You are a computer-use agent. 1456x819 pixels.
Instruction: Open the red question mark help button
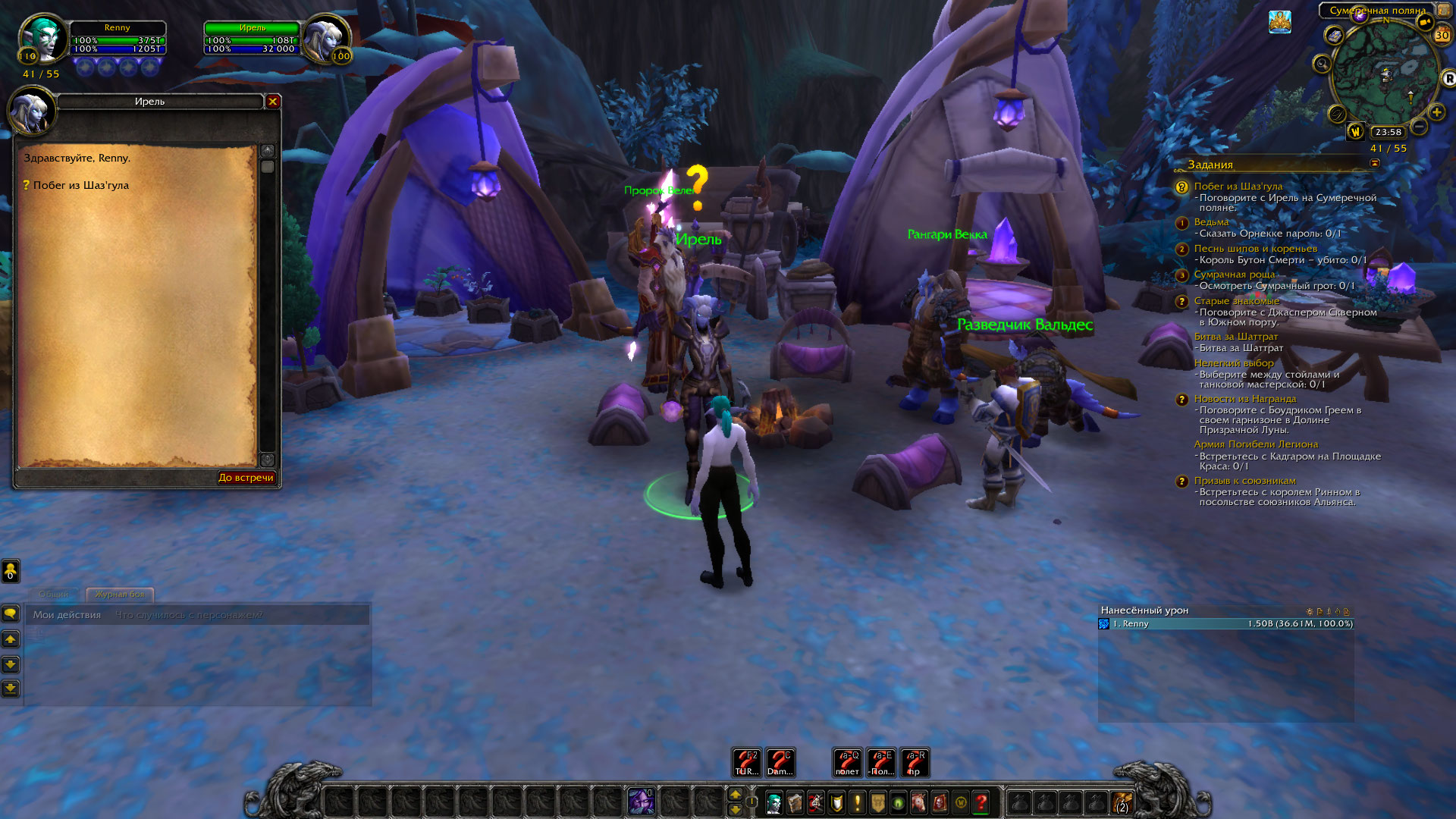coord(981,802)
